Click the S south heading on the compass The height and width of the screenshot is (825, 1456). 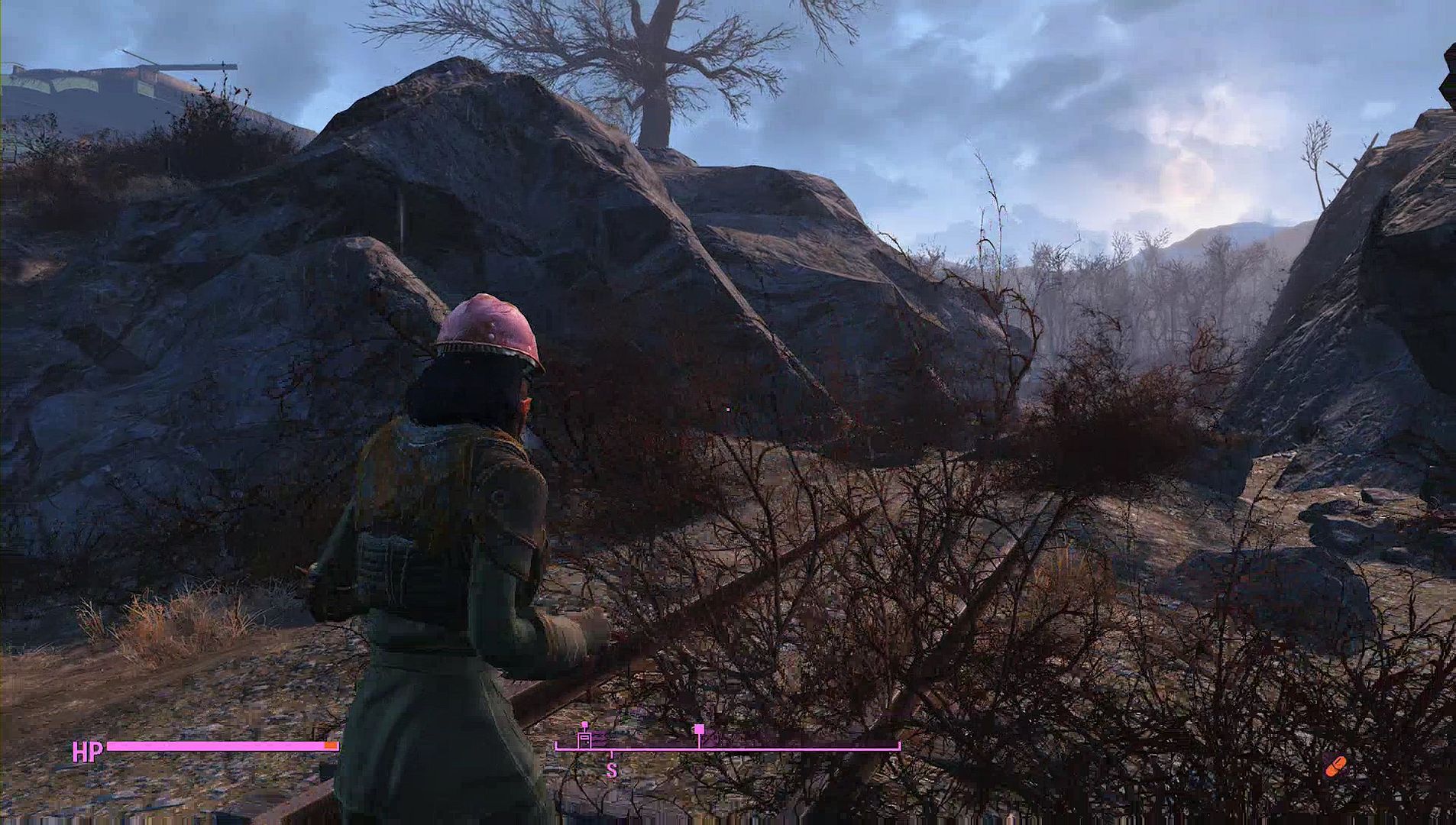click(x=611, y=771)
